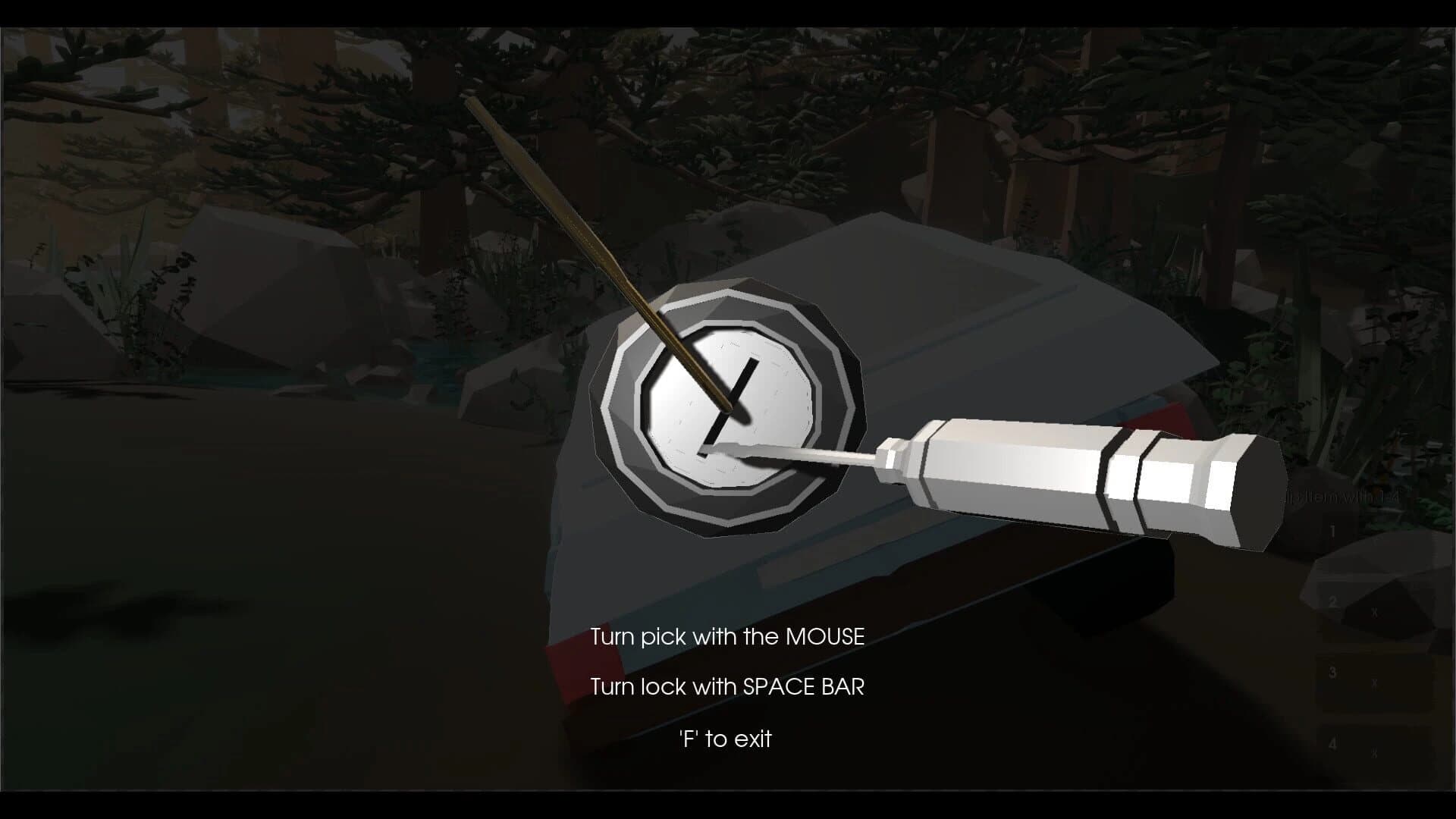Click the 'F' to exit prompt
This screenshot has width=1456, height=819.
pos(726,738)
